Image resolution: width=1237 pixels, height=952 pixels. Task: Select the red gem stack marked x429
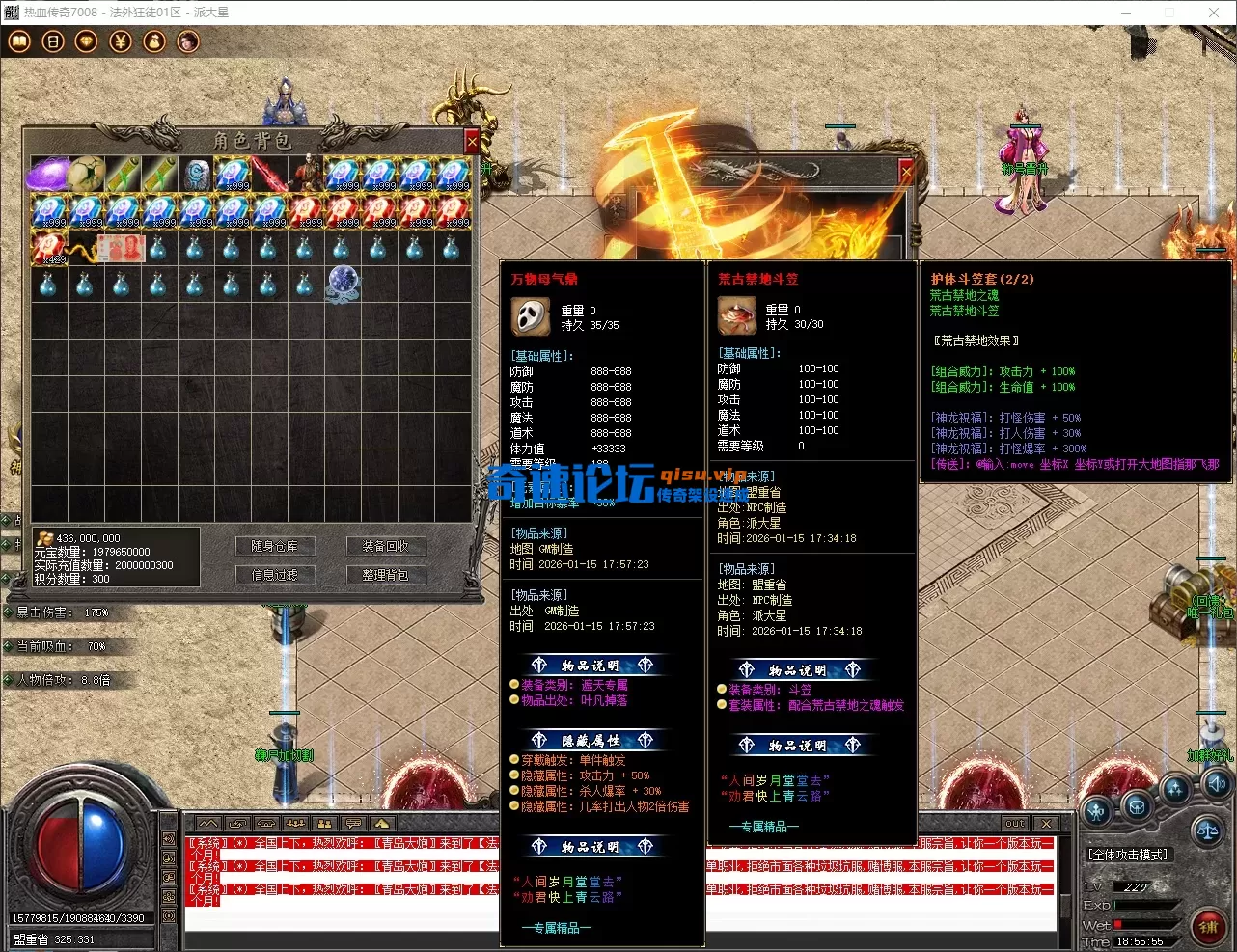[48, 248]
